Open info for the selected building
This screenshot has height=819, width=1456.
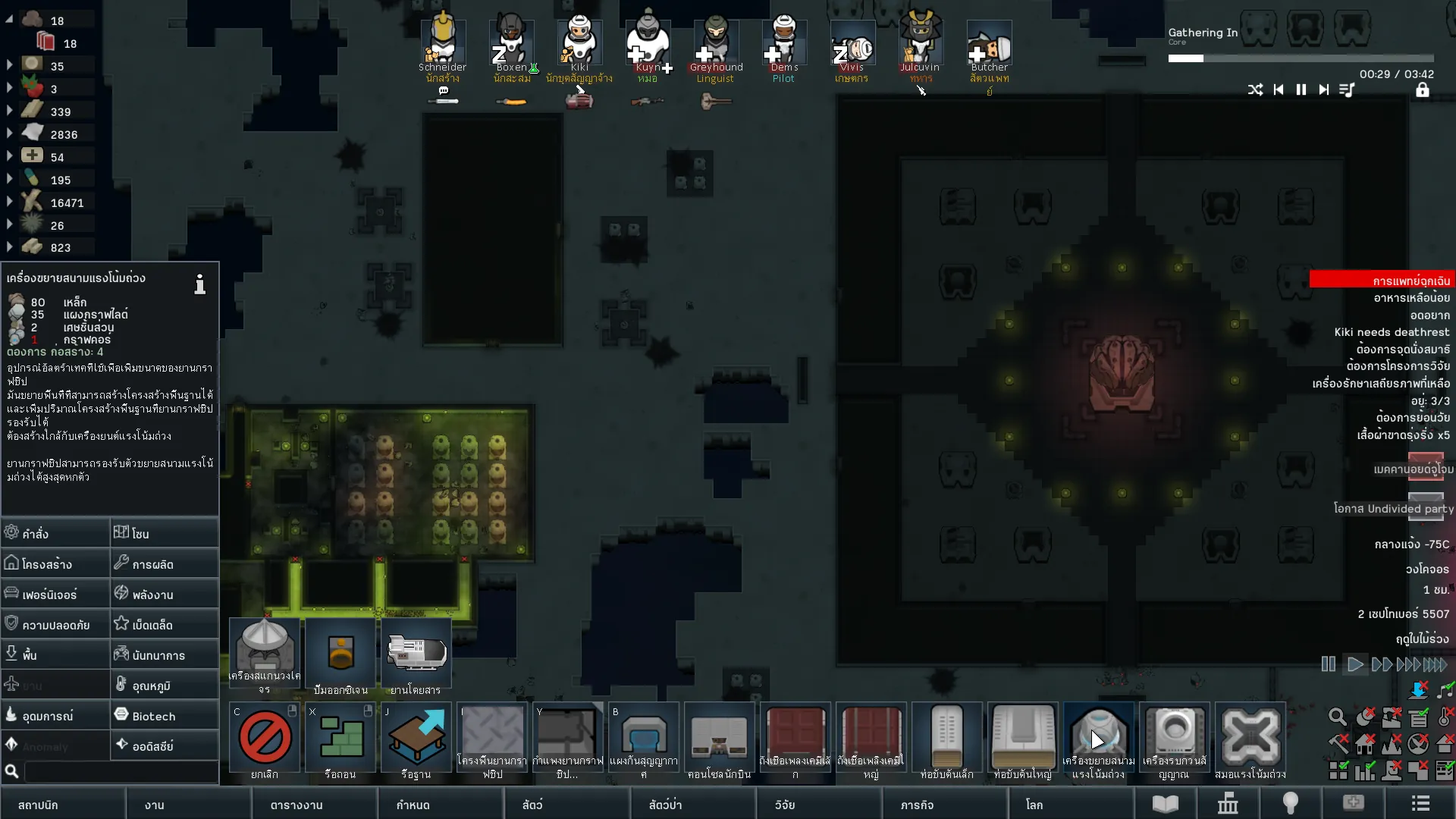pyautogui.click(x=199, y=284)
